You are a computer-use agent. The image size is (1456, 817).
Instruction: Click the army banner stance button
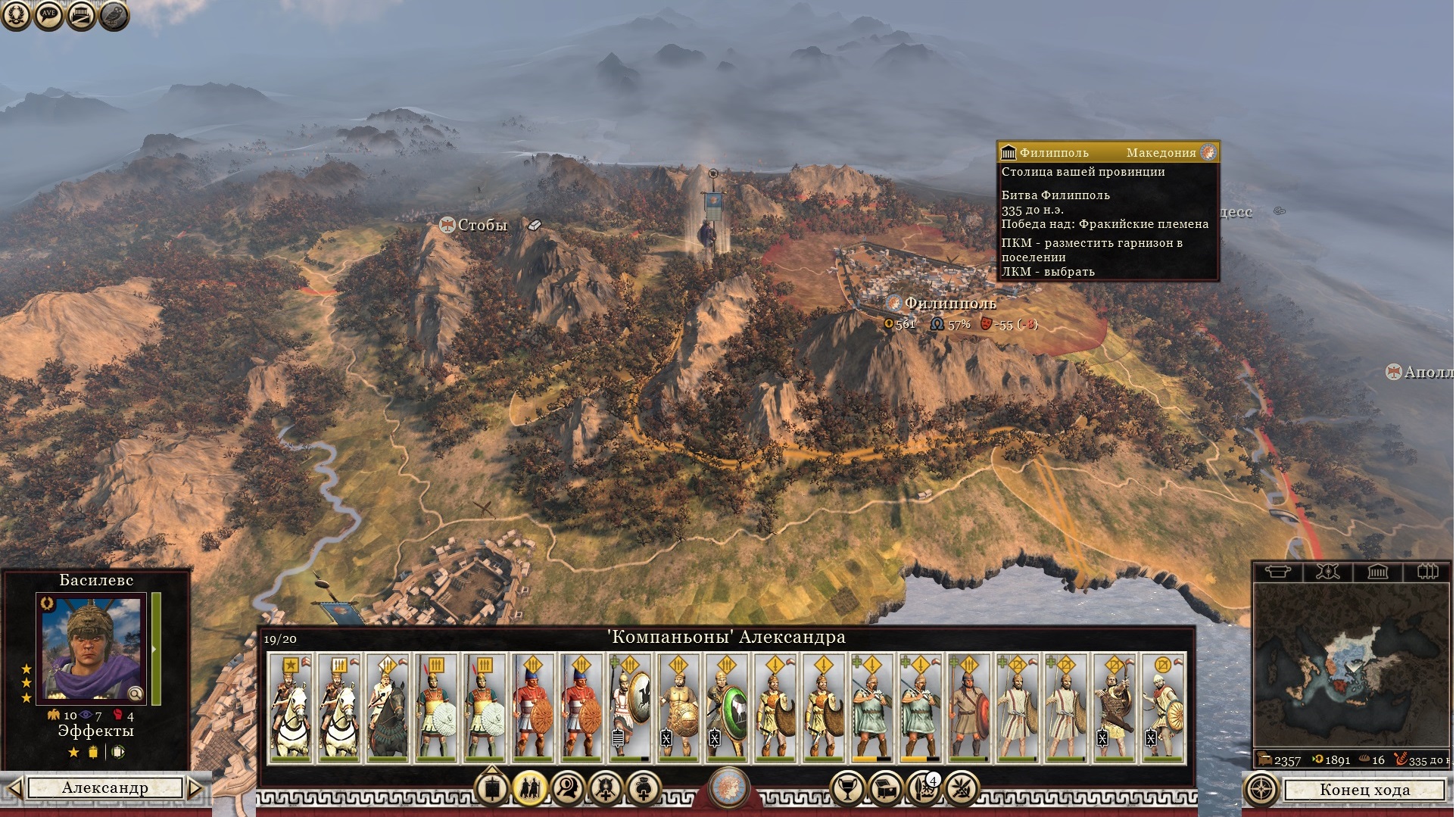[x=492, y=789]
